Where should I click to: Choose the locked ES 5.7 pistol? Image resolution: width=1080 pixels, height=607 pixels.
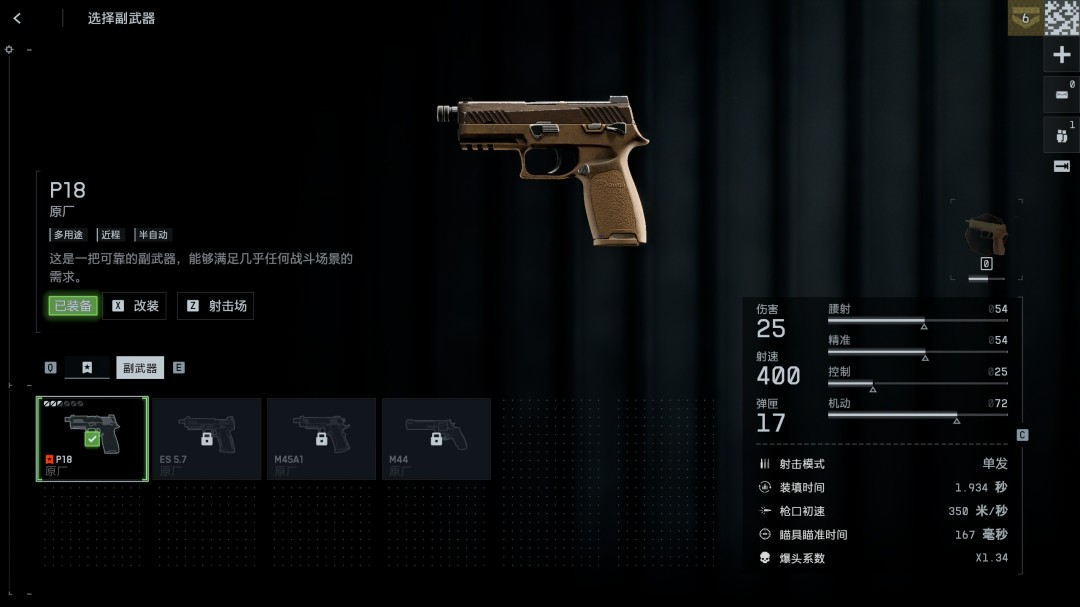[207, 439]
